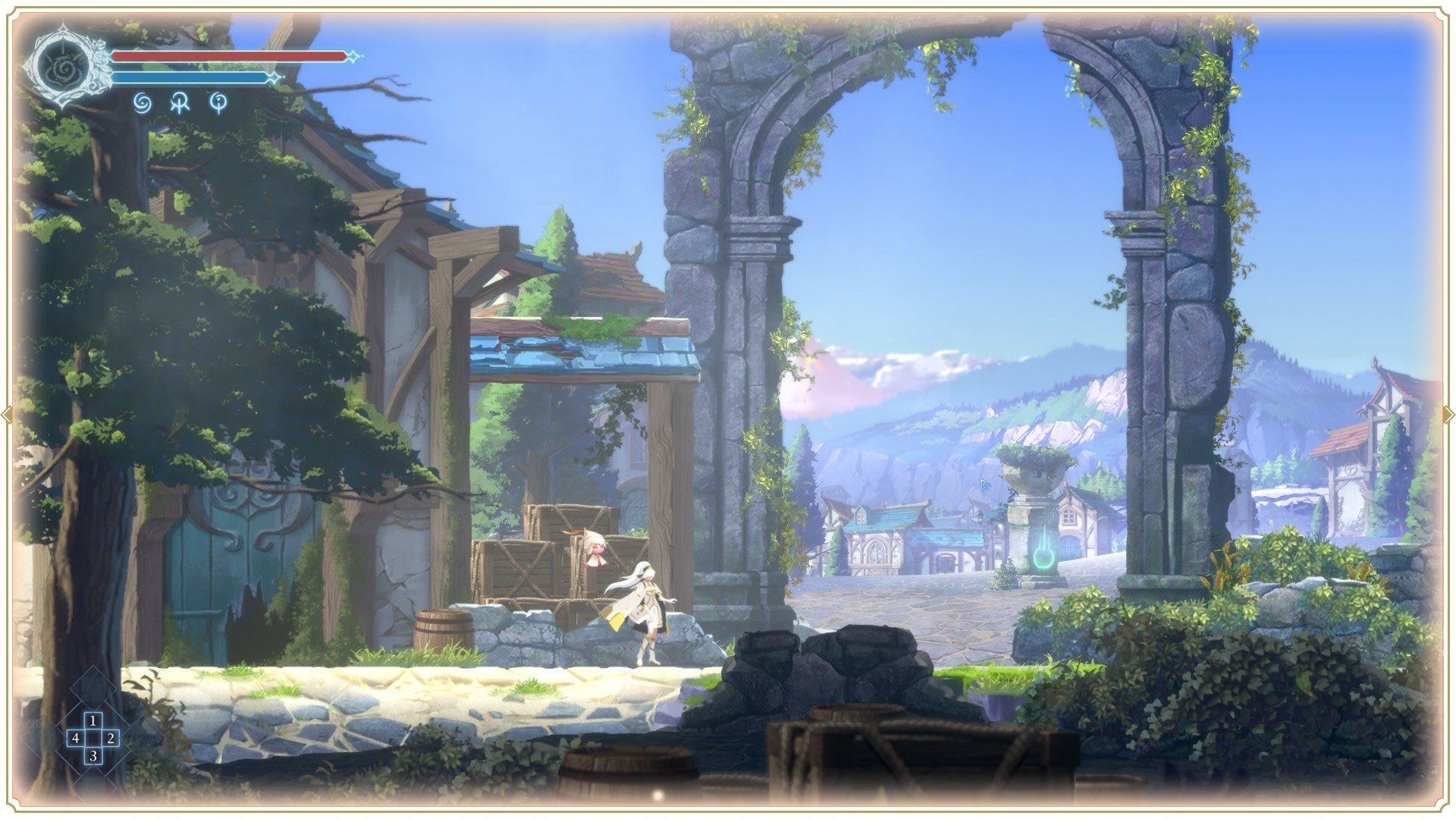This screenshot has width=1456, height=819.
Task: Toggle the left screen-edge diamond marker
Action: (x=6, y=413)
